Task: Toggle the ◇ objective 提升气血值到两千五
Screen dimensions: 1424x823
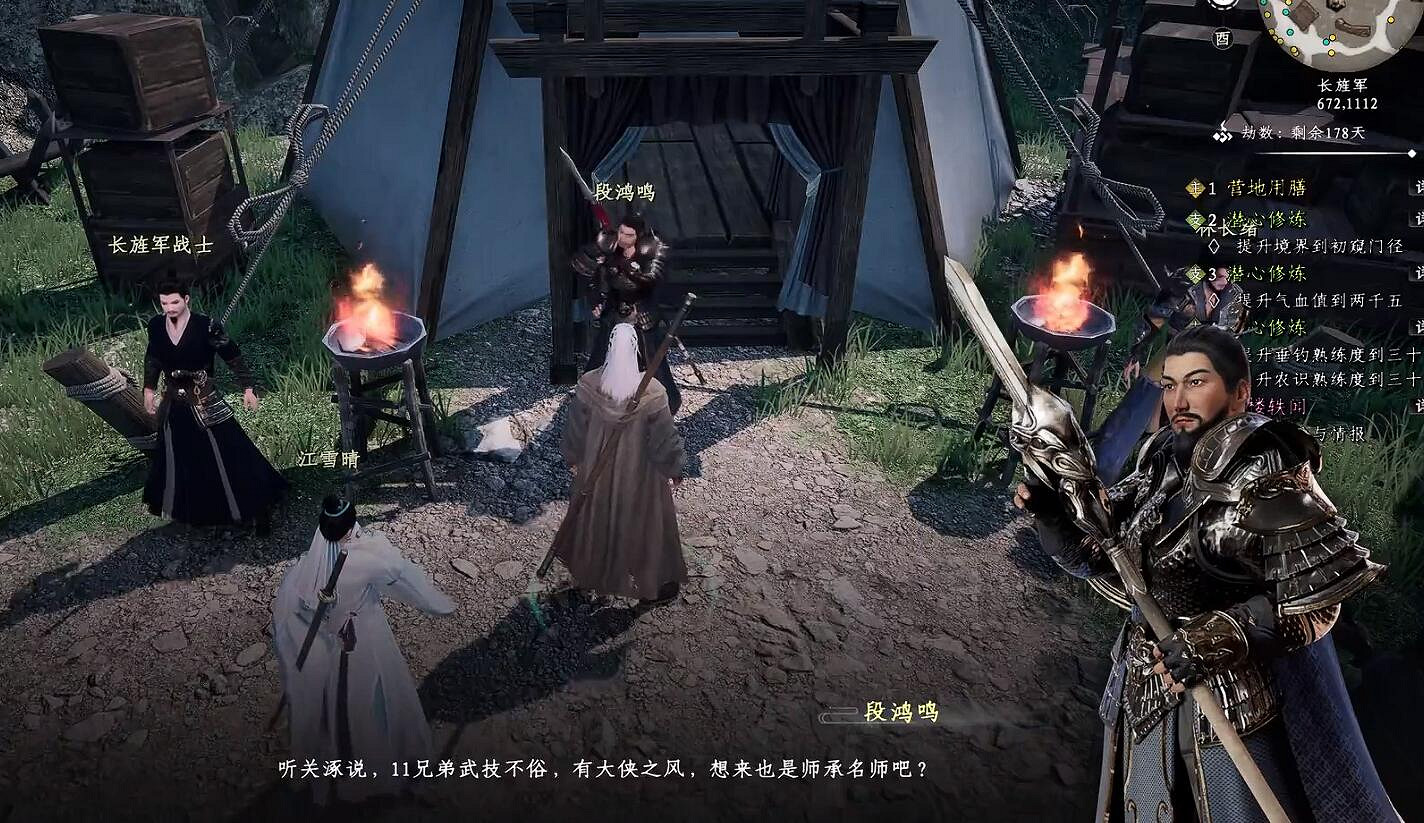Action: click(x=1213, y=299)
